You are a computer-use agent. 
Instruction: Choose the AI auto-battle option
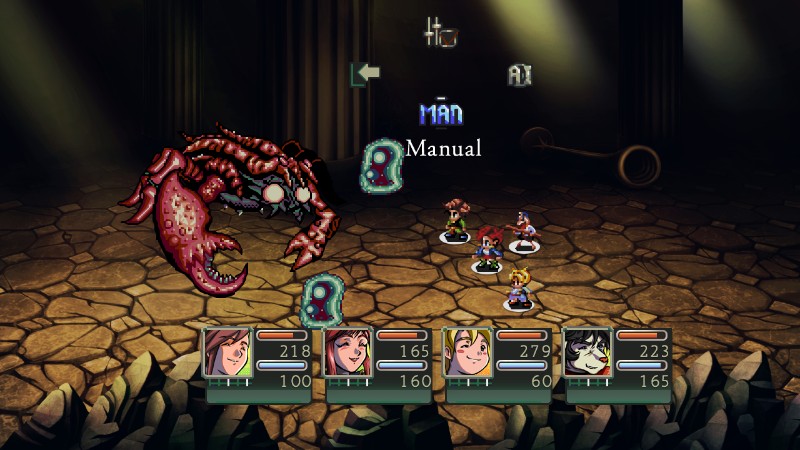click(518, 75)
